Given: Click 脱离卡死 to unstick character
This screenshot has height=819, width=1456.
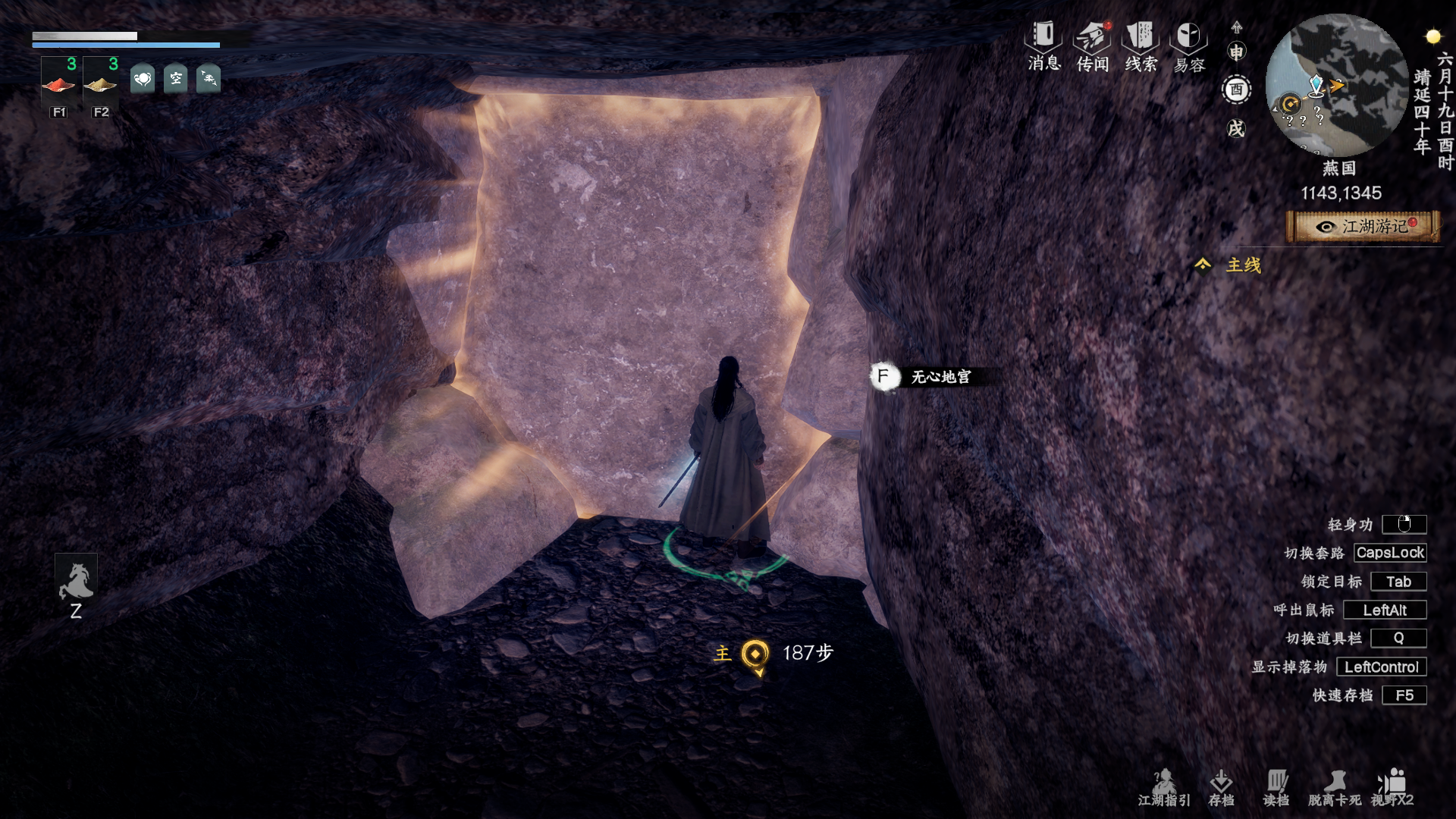Looking at the screenshot, I should (x=1334, y=787).
